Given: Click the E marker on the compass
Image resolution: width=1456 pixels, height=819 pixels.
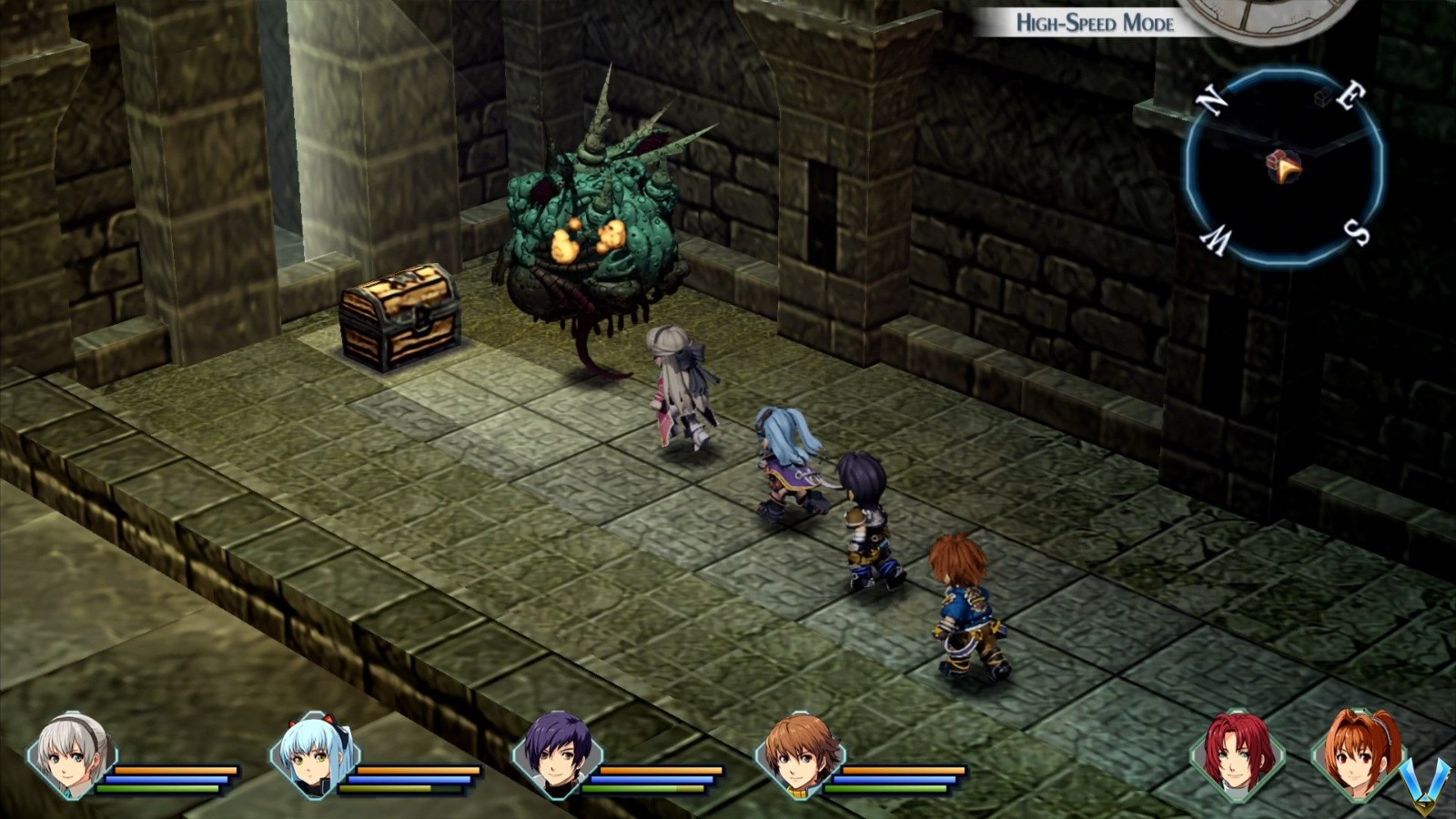Looking at the screenshot, I should click(x=1351, y=96).
